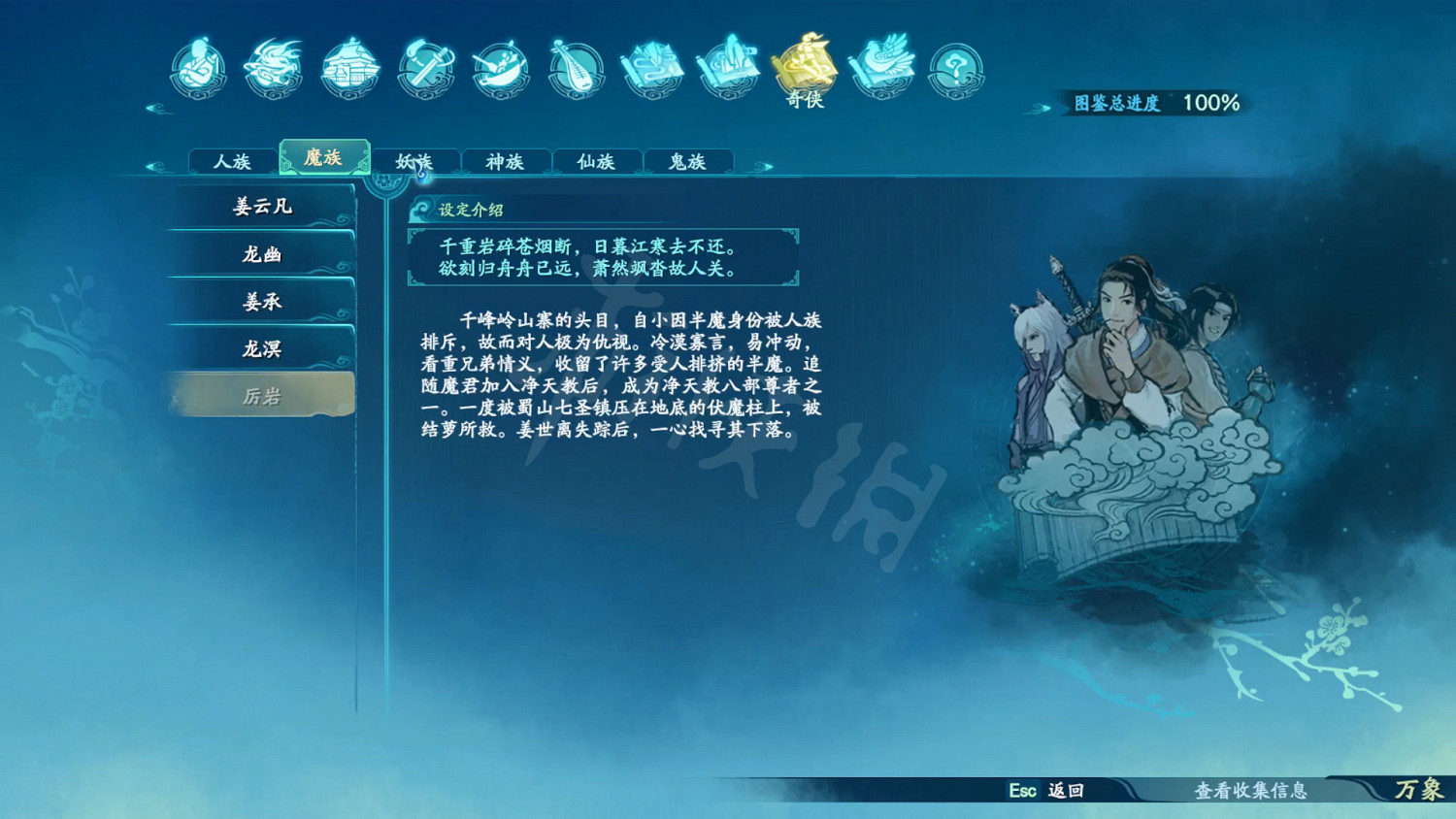Open the dragon/divine beast category icon
This screenshot has height=819, width=1456.
pyautogui.click(x=274, y=68)
